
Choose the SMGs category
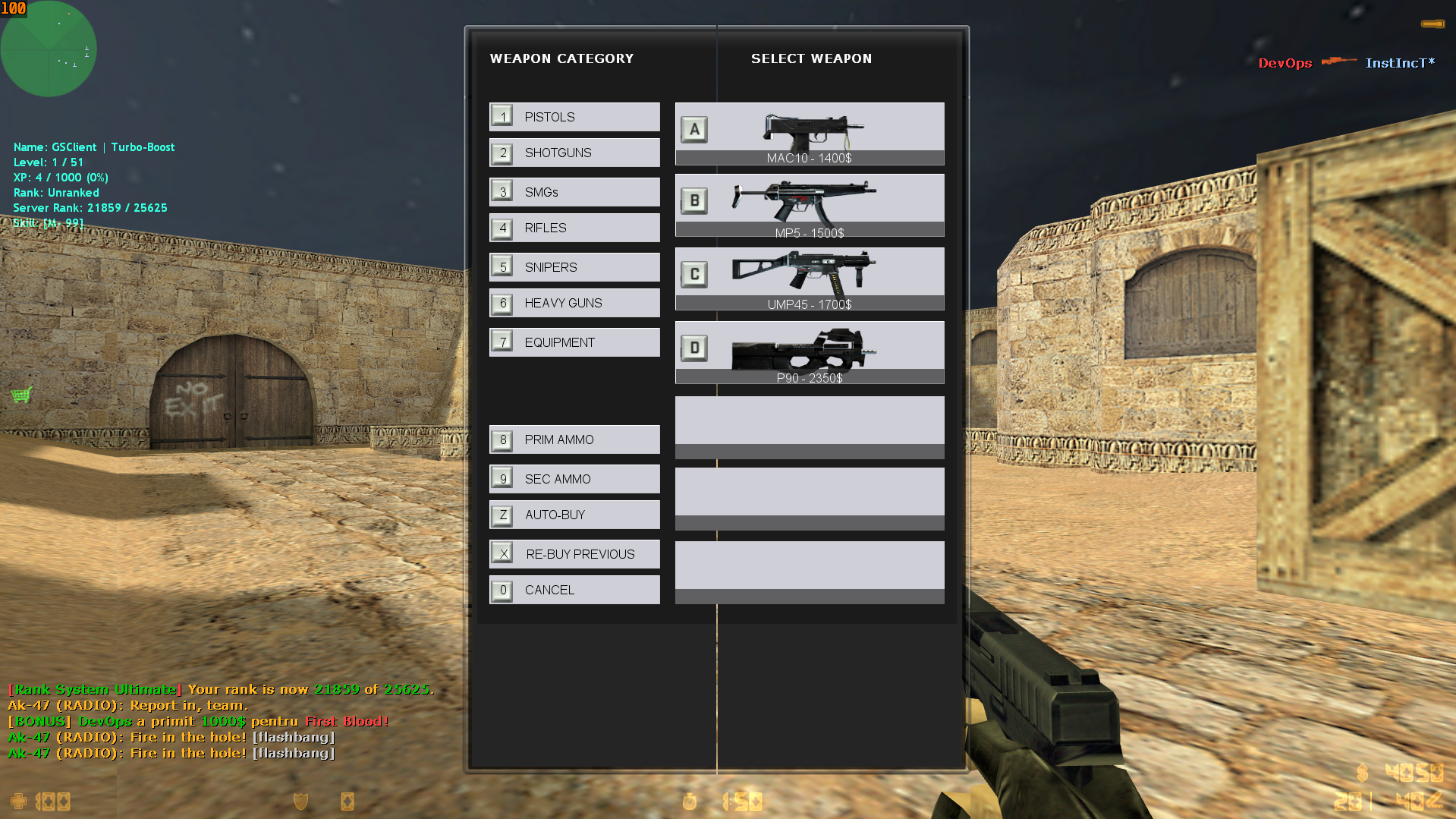tap(574, 192)
